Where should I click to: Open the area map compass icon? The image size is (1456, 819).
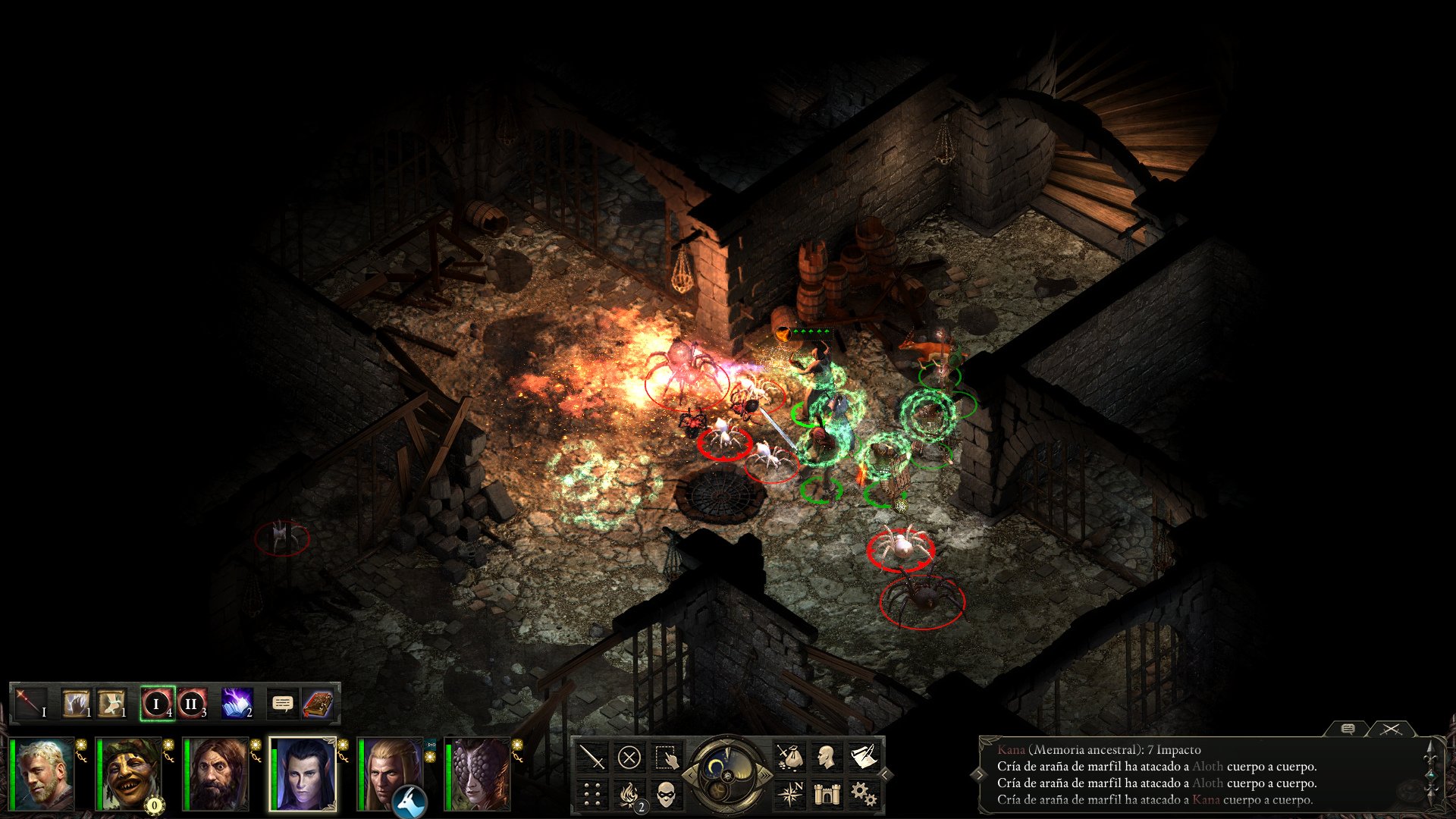click(792, 792)
